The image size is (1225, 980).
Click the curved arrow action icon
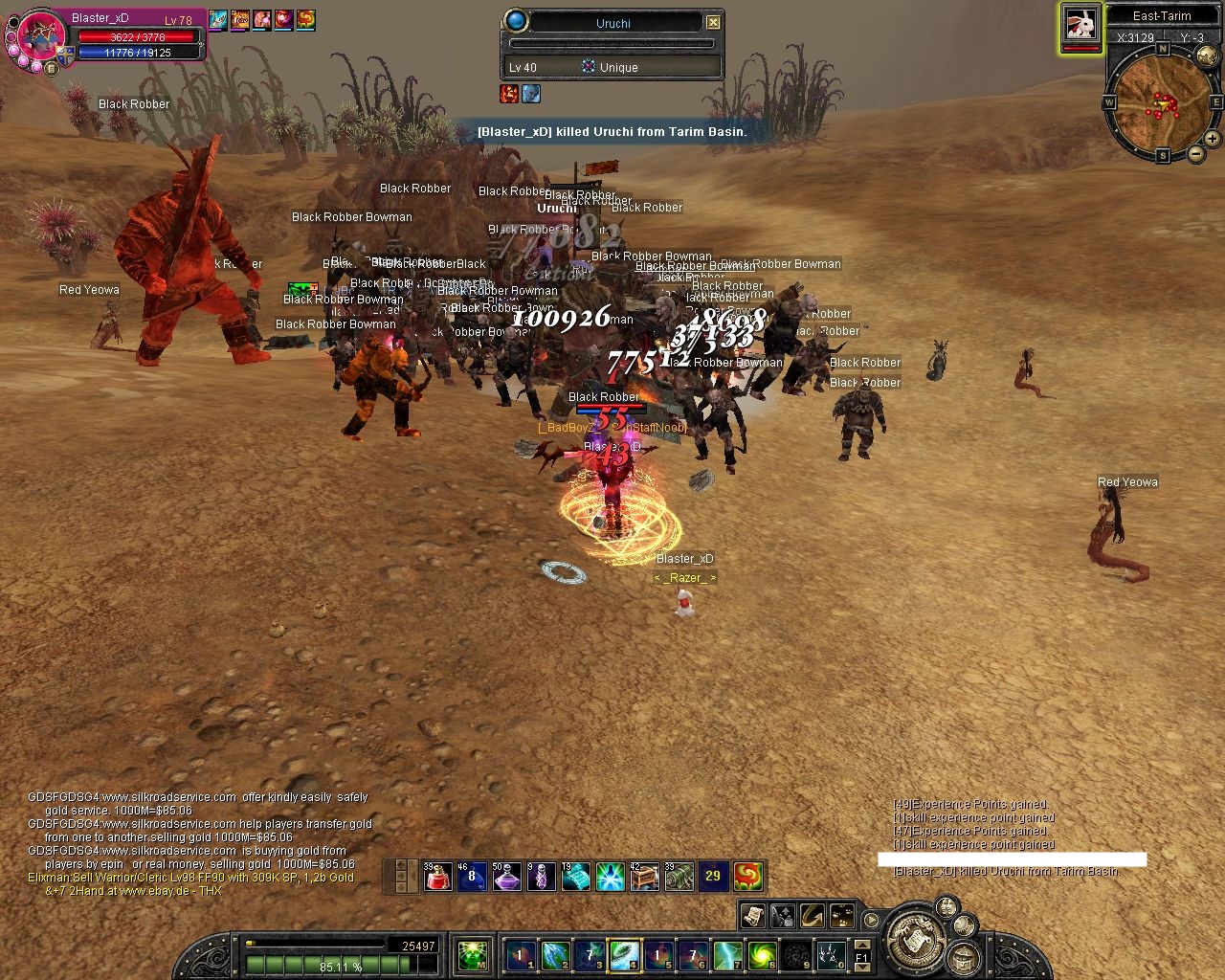(813, 916)
